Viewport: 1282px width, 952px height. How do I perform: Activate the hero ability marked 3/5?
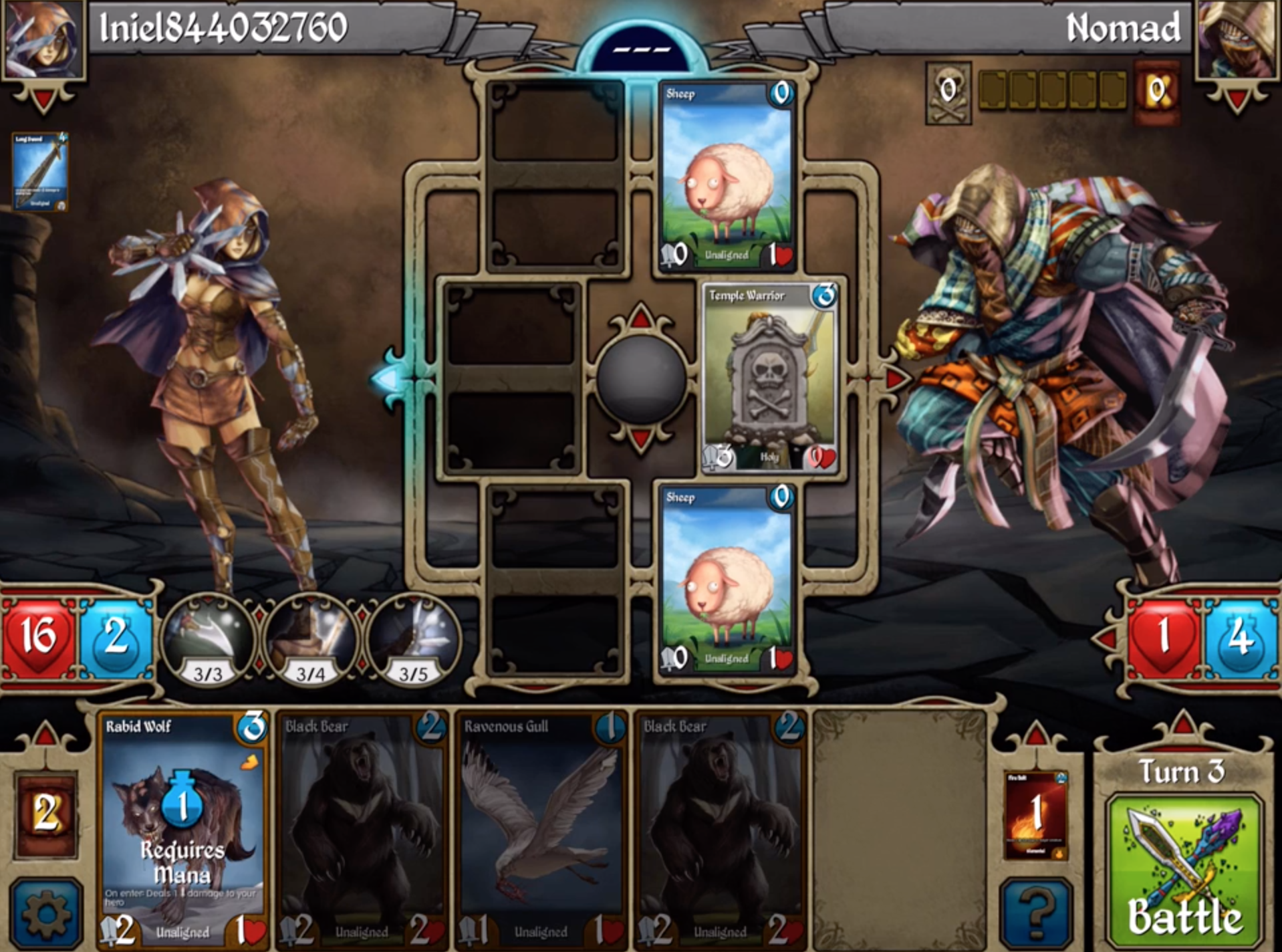tap(413, 640)
